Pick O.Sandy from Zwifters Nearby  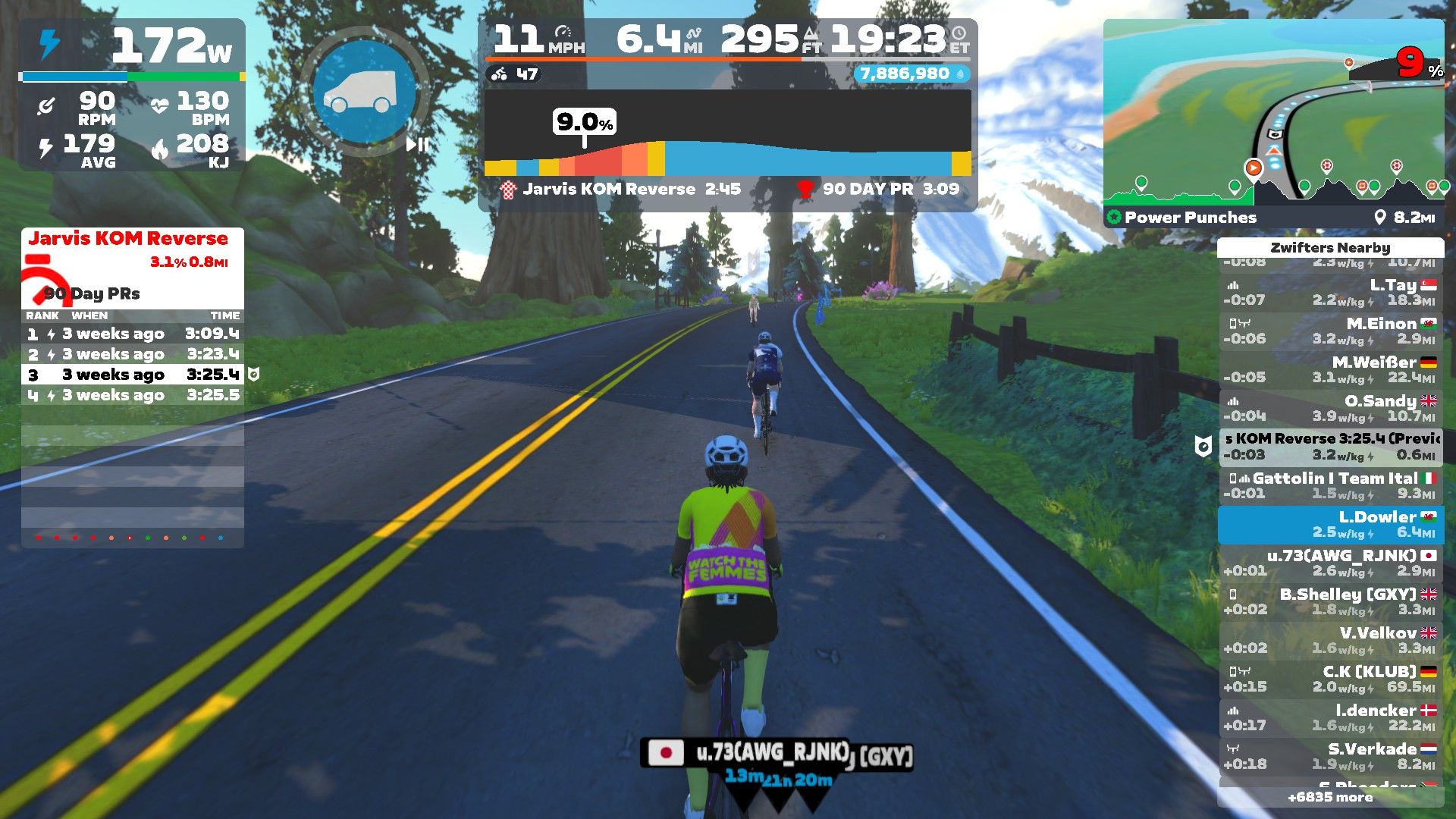pyautogui.click(x=1331, y=409)
